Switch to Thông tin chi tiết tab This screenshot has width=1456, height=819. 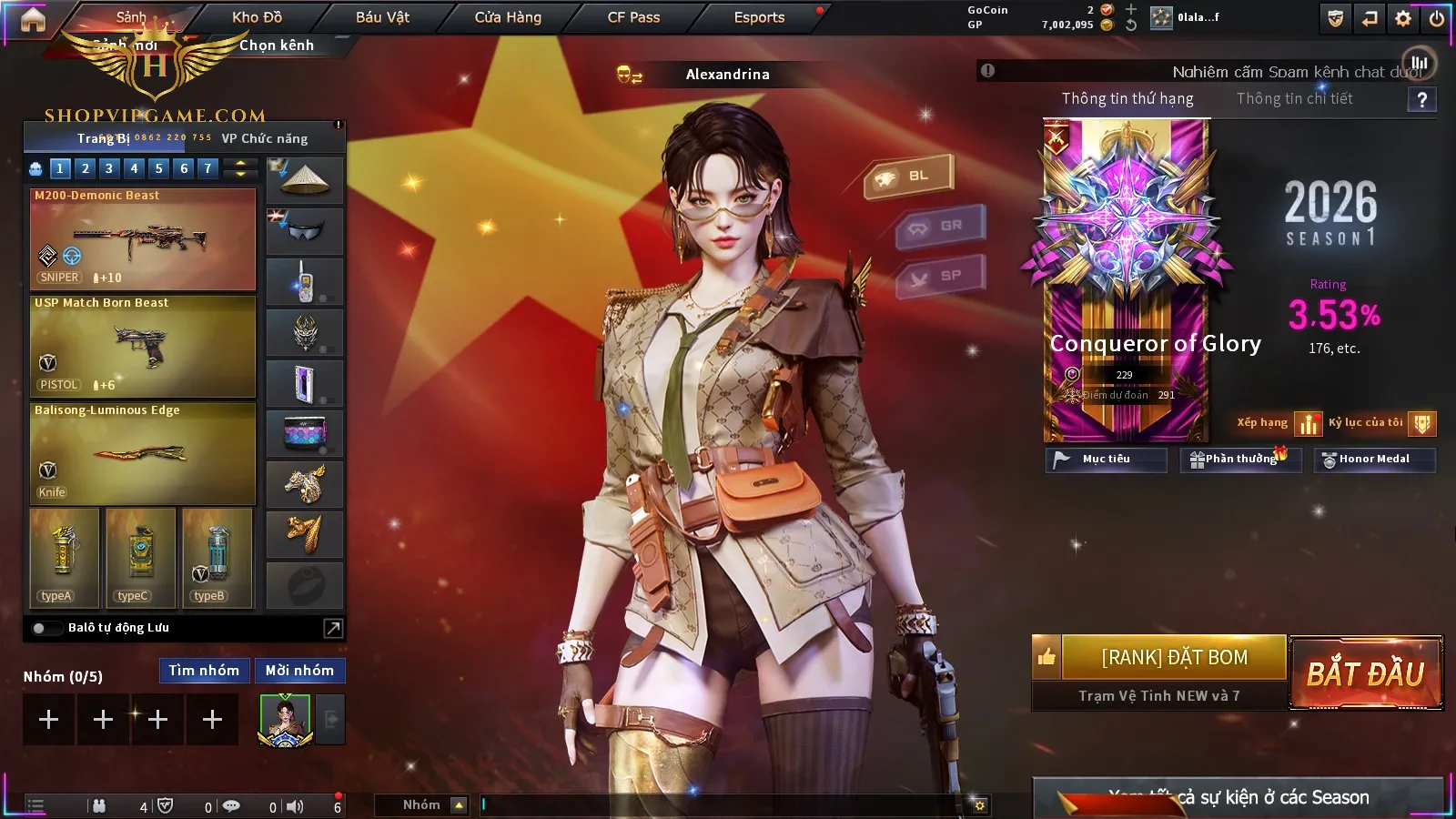point(1294,98)
